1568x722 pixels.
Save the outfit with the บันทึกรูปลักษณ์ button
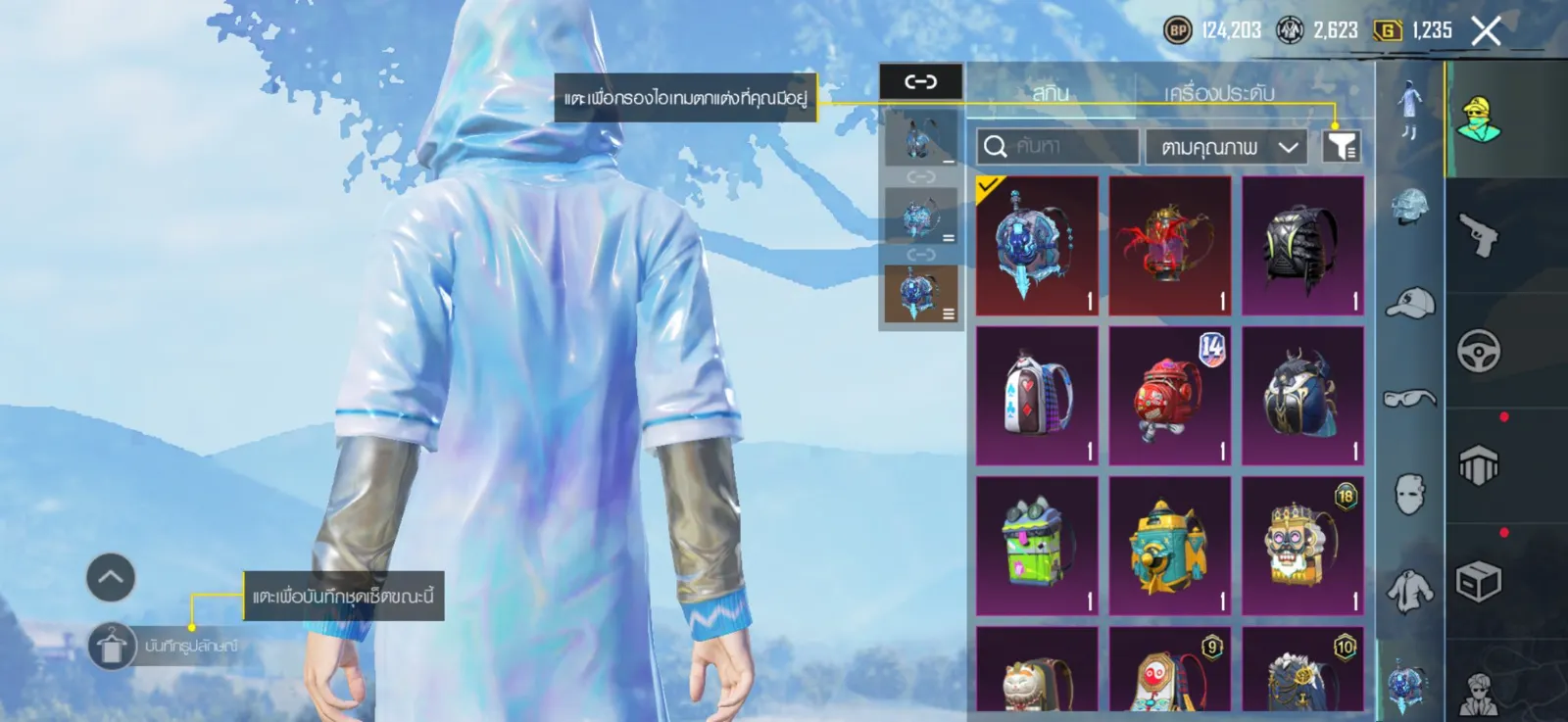click(112, 647)
